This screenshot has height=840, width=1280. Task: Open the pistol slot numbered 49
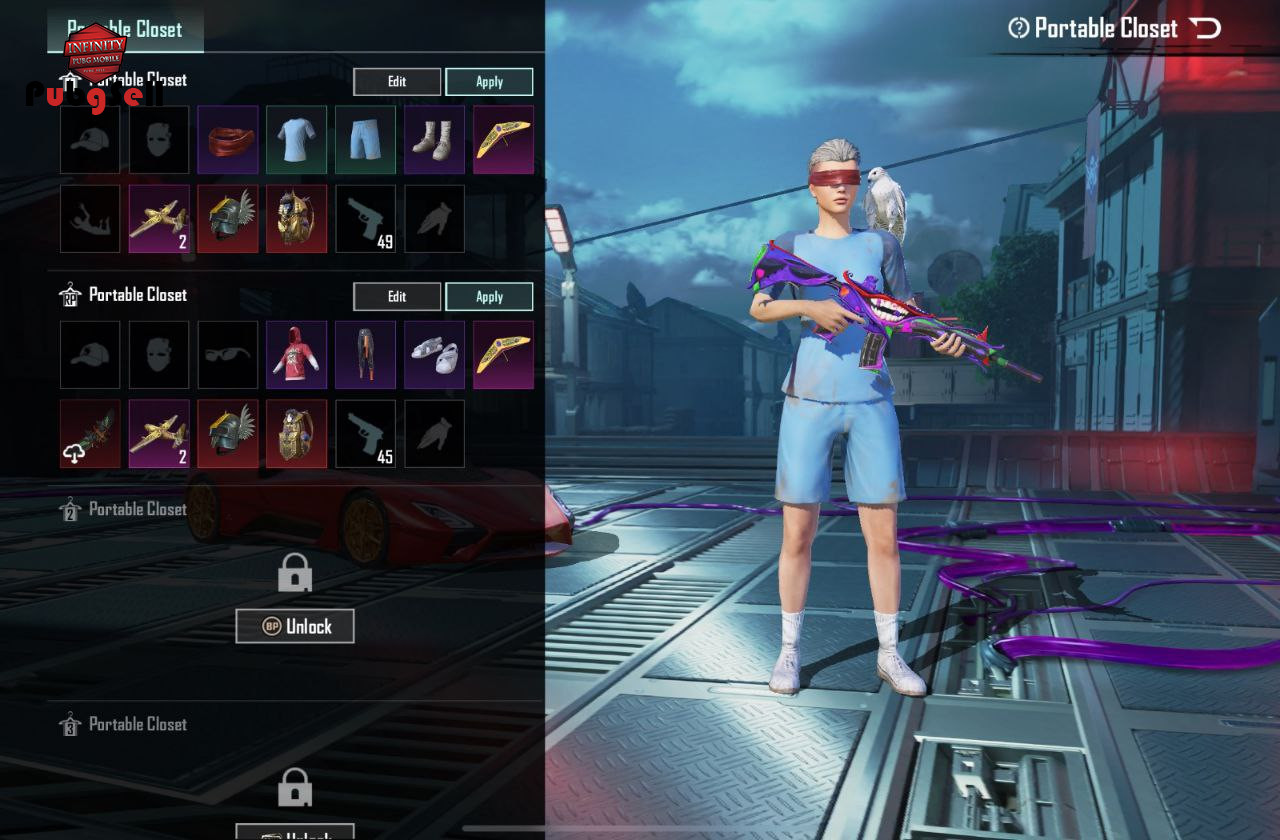click(x=366, y=218)
